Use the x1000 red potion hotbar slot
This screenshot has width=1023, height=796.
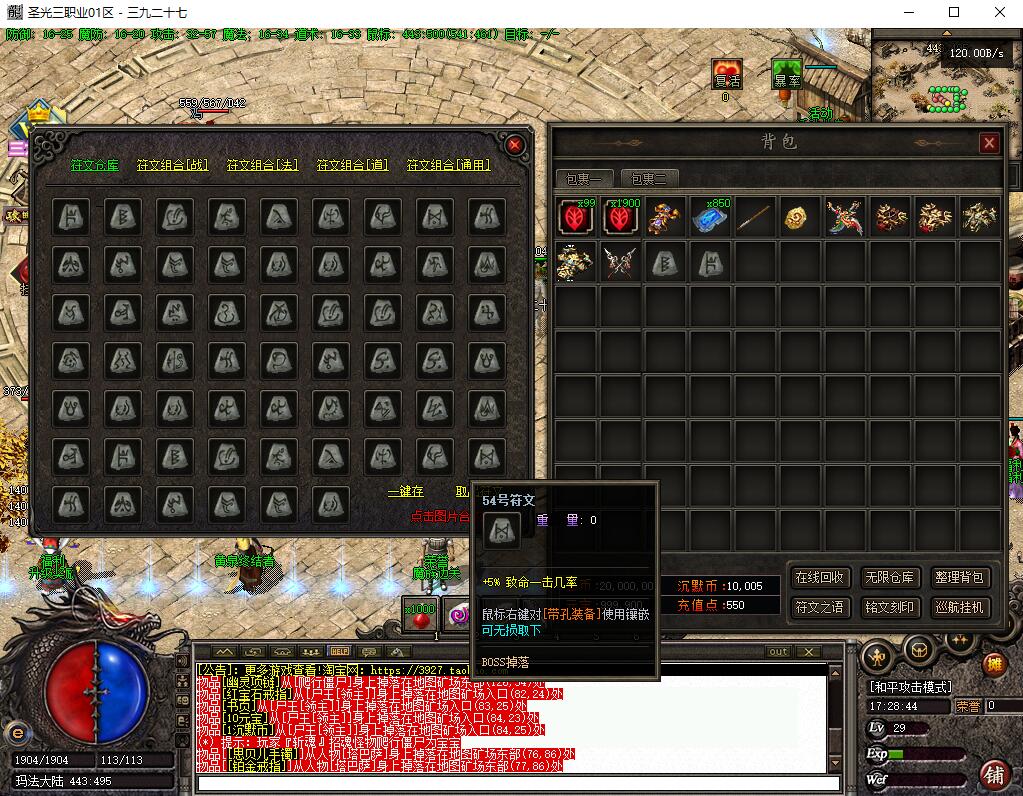420,616
